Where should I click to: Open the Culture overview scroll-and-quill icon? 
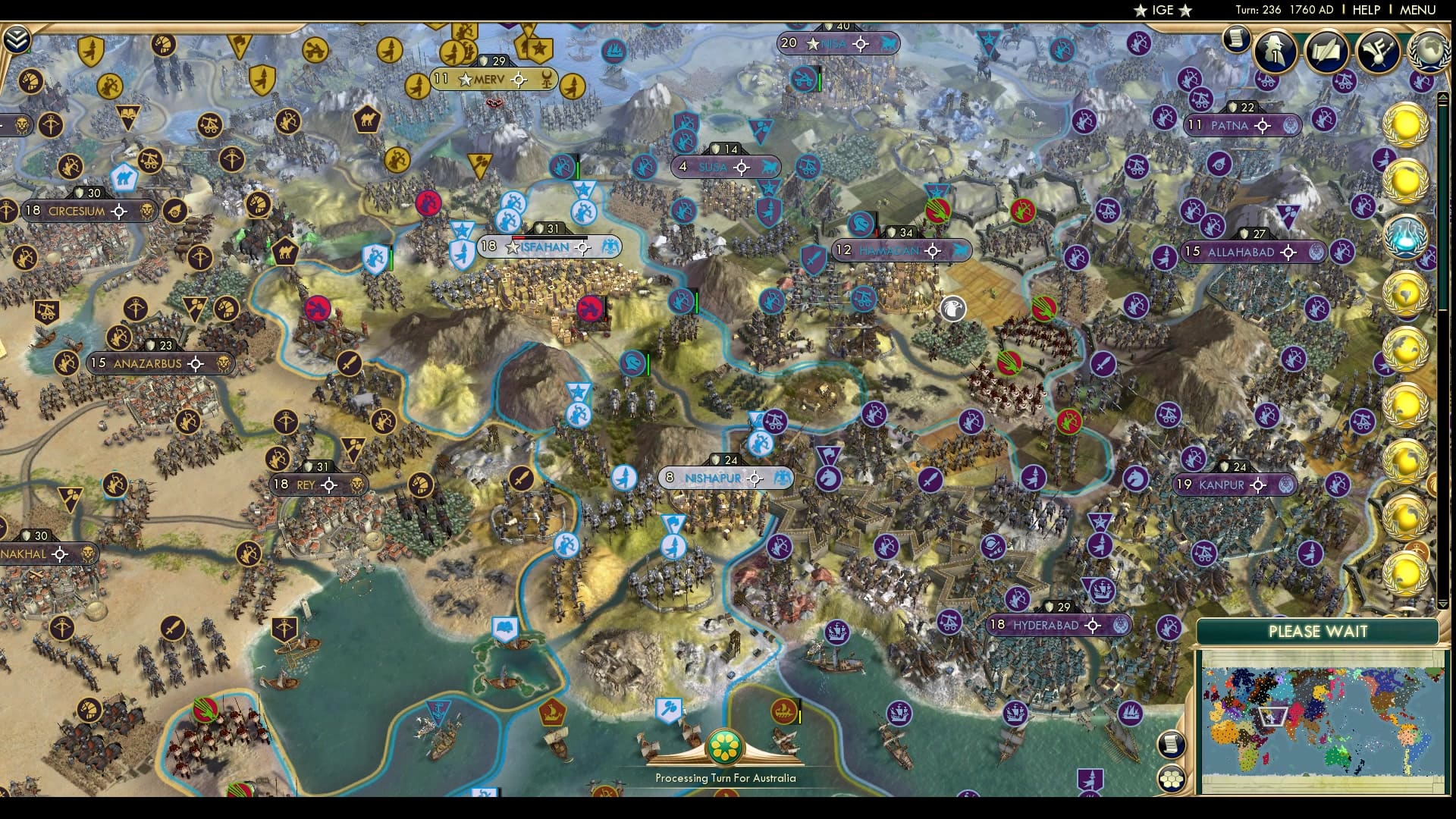pyautogui.click(x=1329, y=52)
